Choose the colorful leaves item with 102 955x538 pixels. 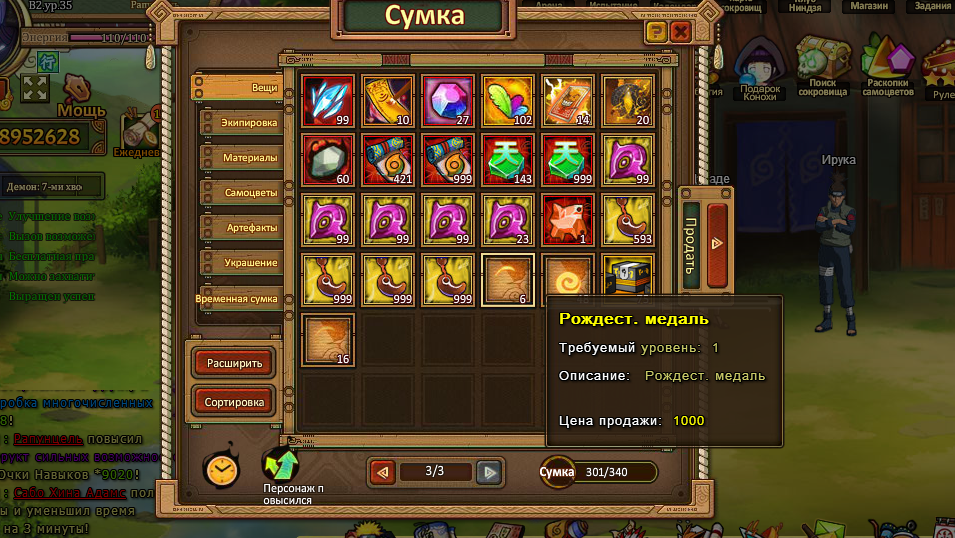coord(508,101)
